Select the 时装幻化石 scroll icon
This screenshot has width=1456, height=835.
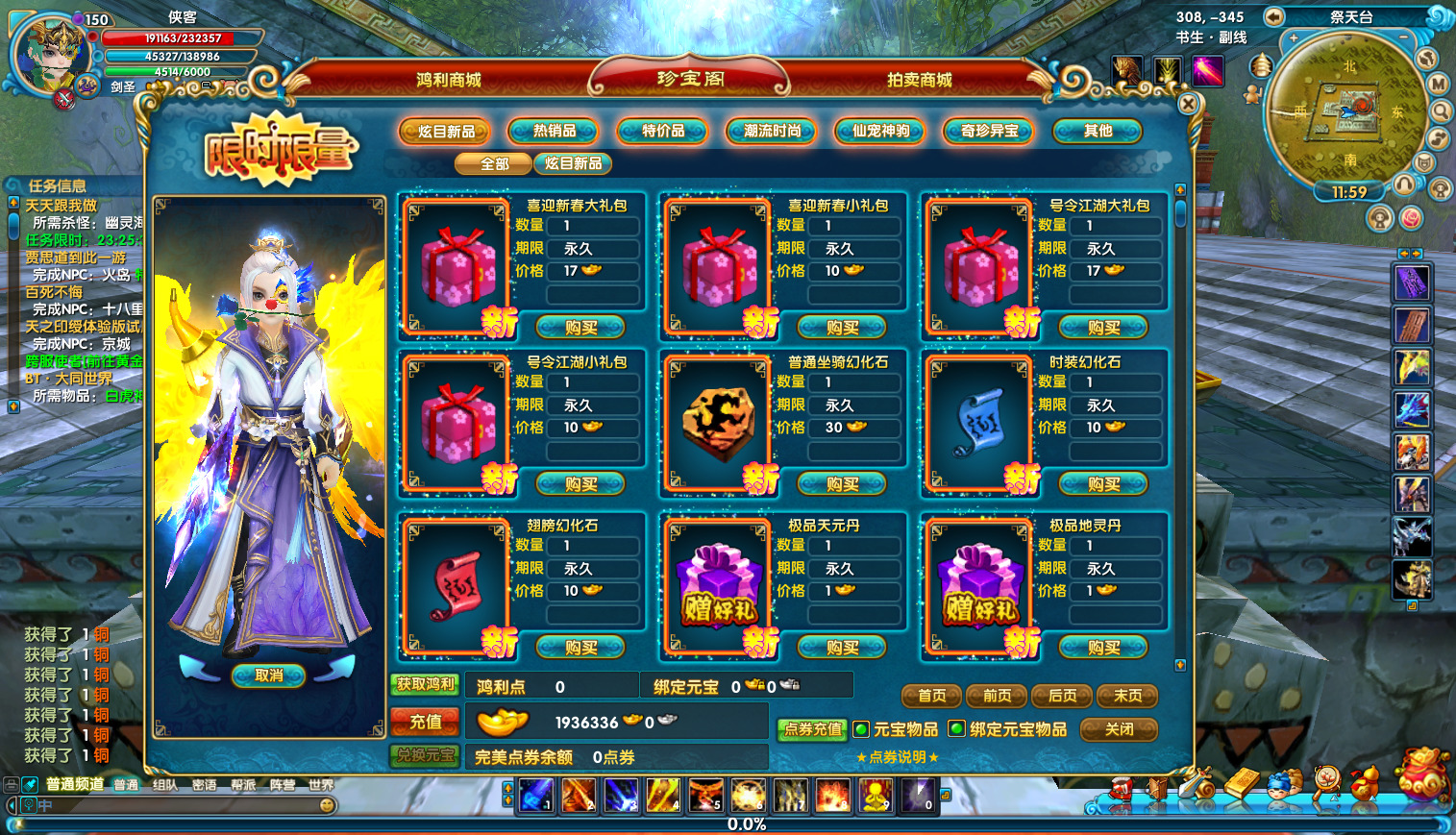[980, 423]
